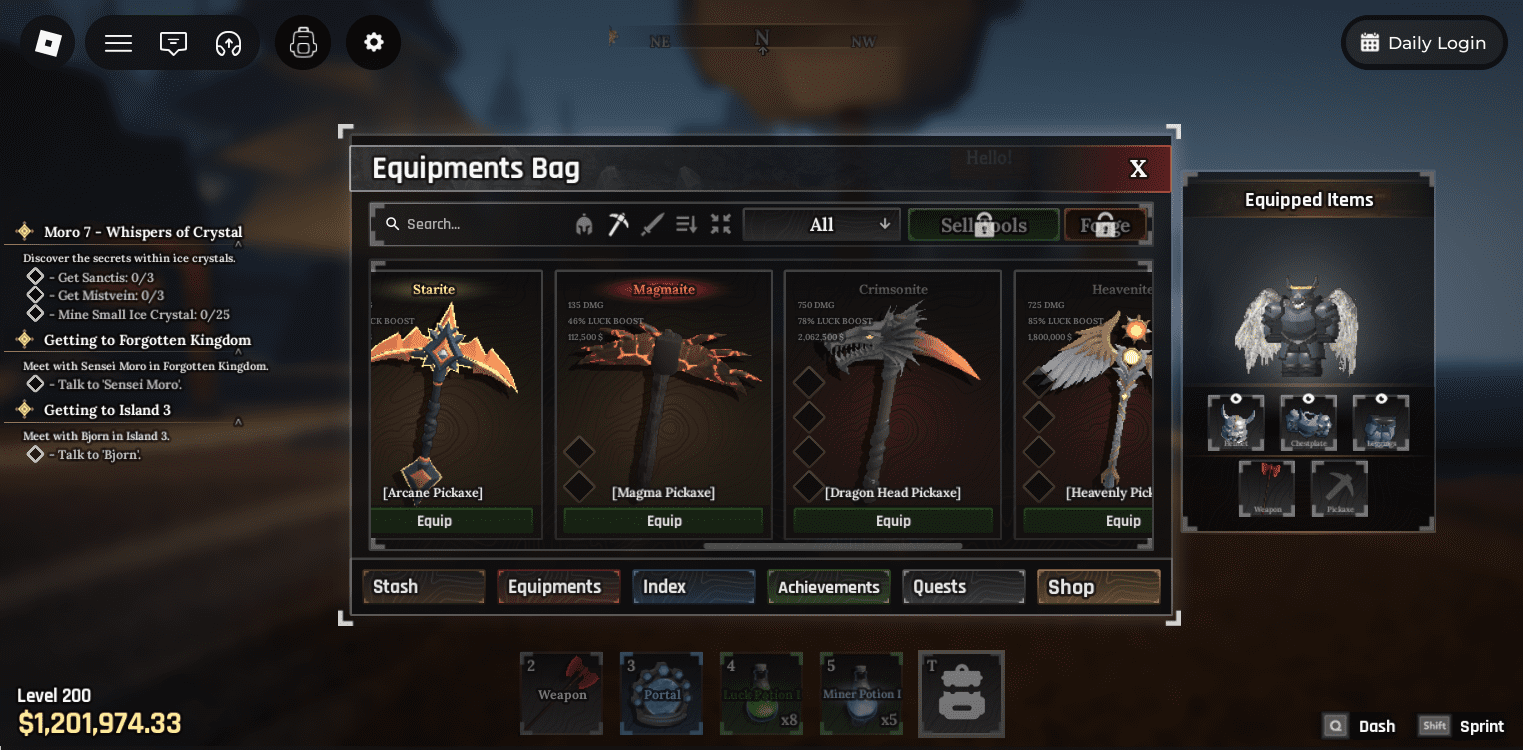This screenshot has width=1523, height=750.
Task: Equip the Magma Pickaxe
Action: [x=663, y=521]
